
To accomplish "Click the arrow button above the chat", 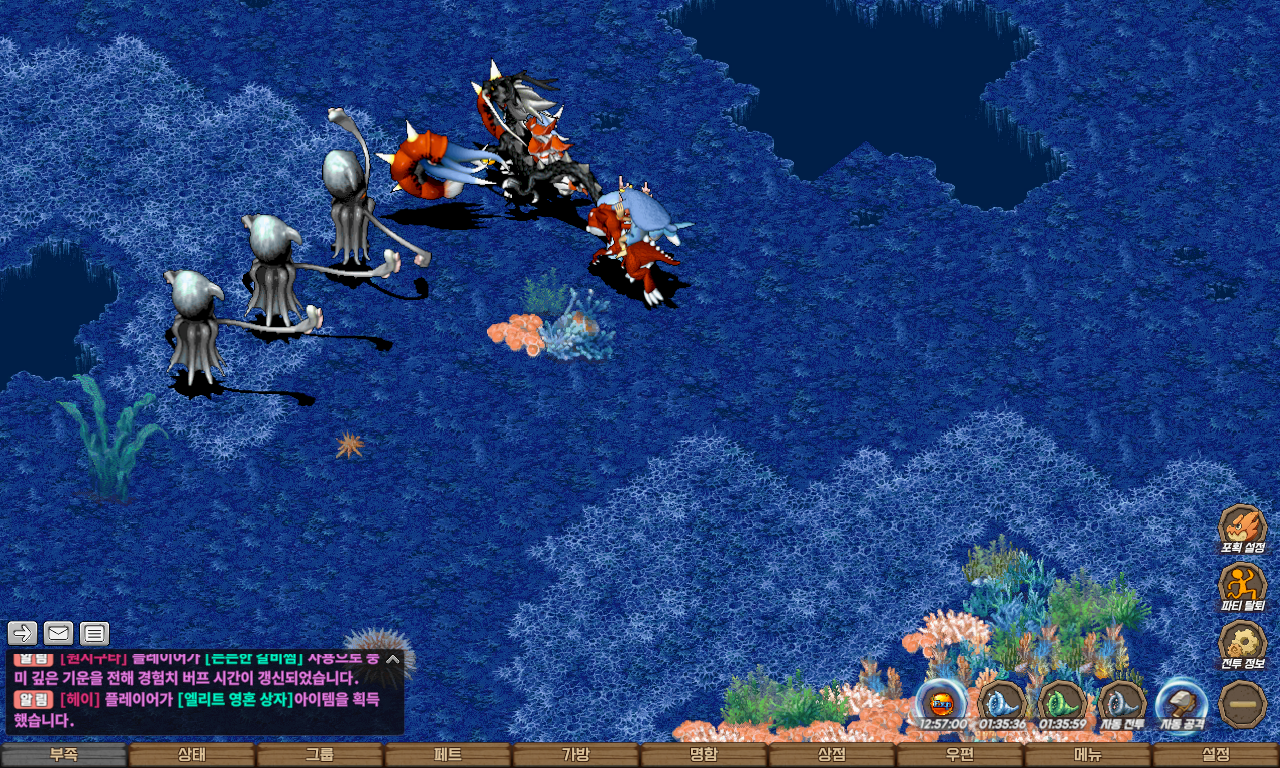I will click(x=23, y=633).
